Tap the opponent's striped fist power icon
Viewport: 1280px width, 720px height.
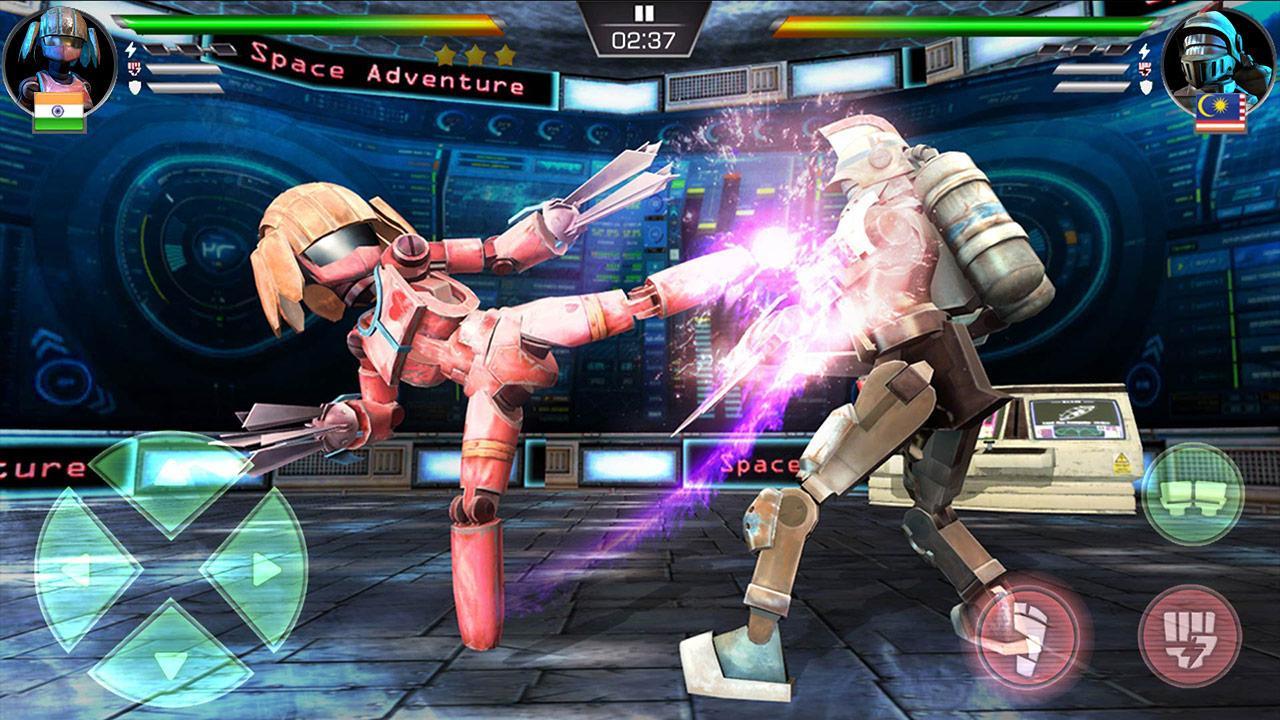click(1145, 68)
